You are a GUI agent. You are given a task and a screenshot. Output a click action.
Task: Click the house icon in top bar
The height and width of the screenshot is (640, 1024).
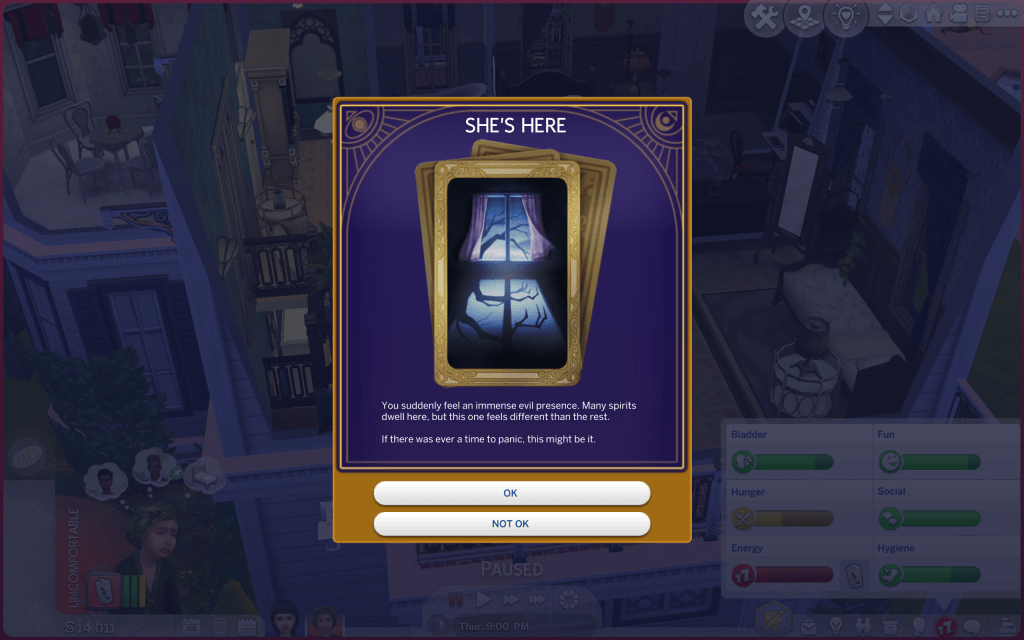934,15
